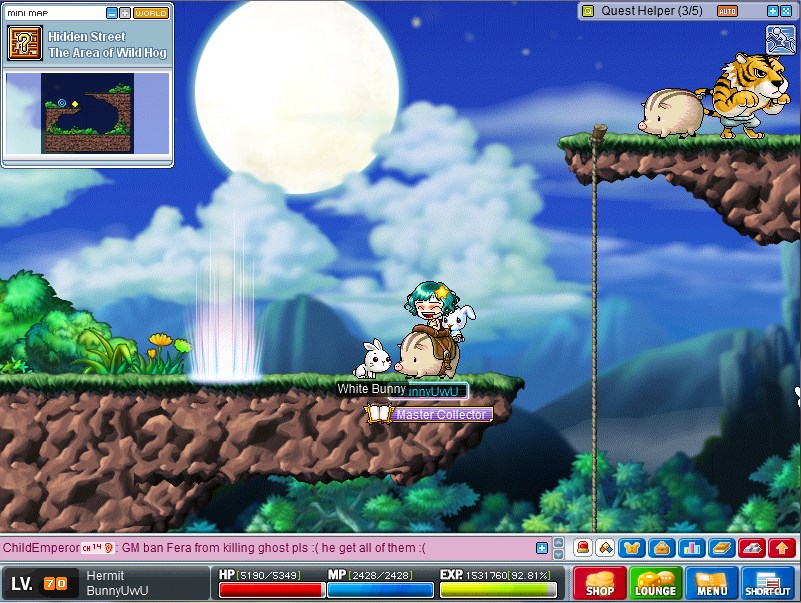This screenshot has height=603, width=801.
Task: Toggle the Quest Helper AUTO button
Action: point(728,11)
